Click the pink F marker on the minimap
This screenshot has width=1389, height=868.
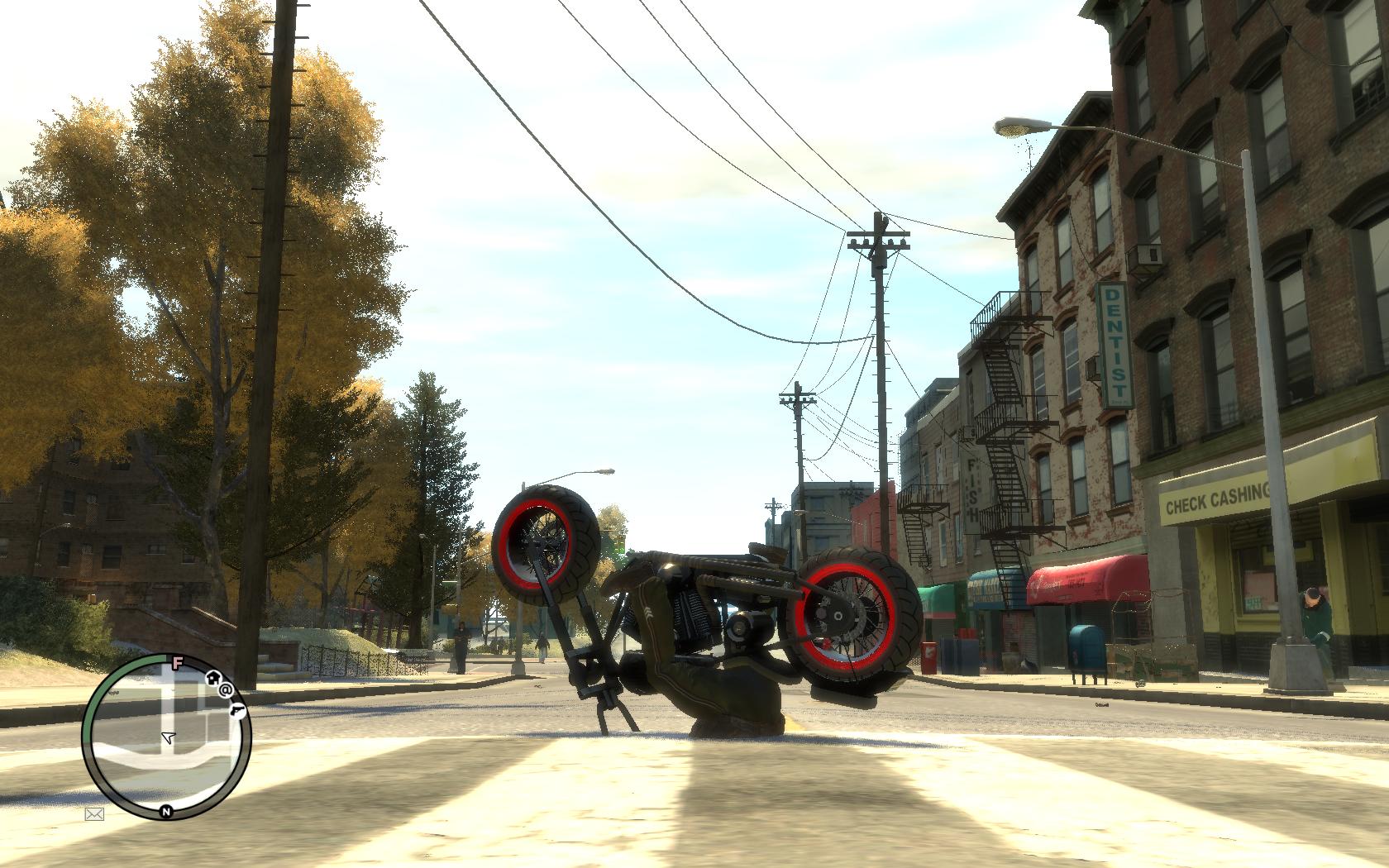(x=176, y=661)
